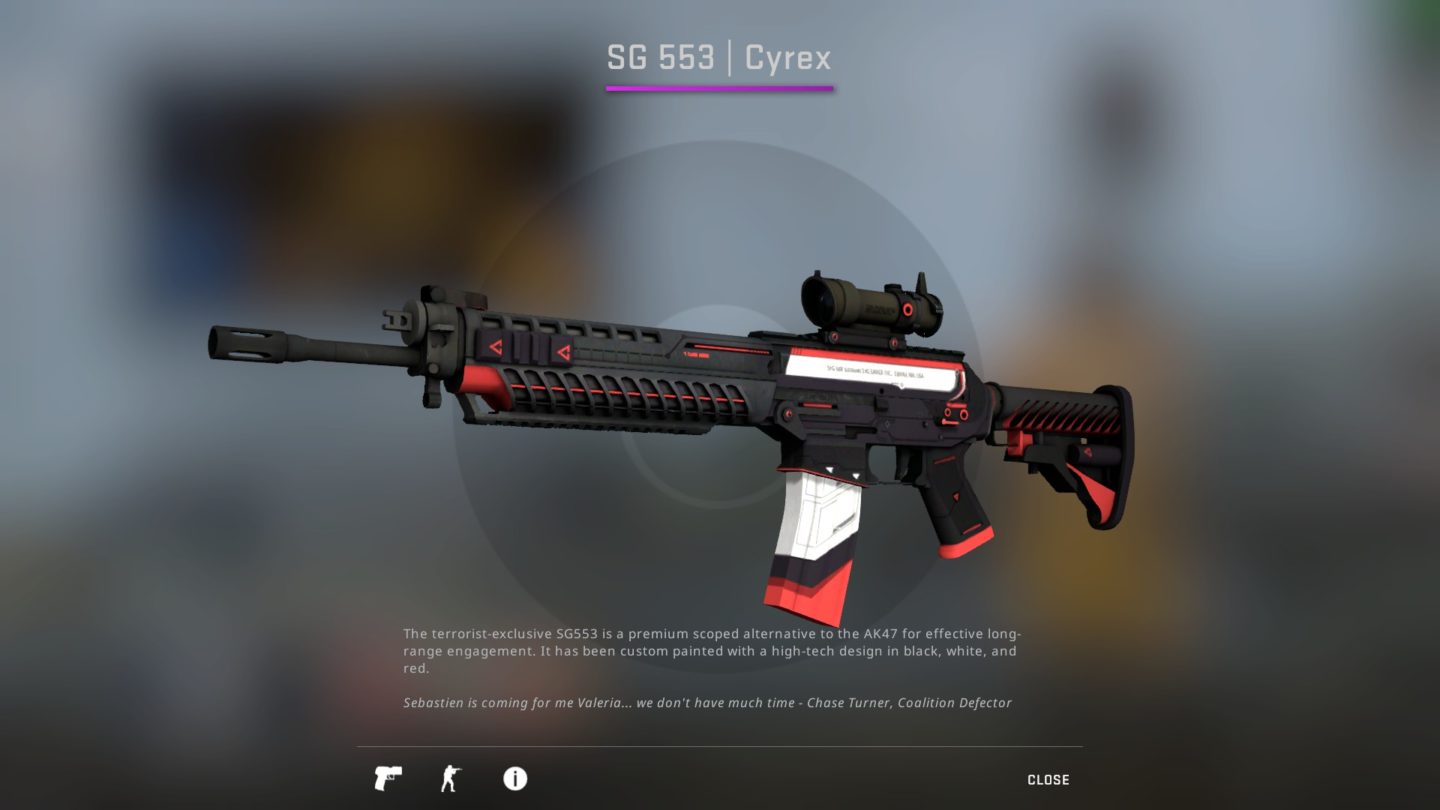1440x810 pixels.
Task: Click the purple rarity bar under the title
Action: [719, 89]
